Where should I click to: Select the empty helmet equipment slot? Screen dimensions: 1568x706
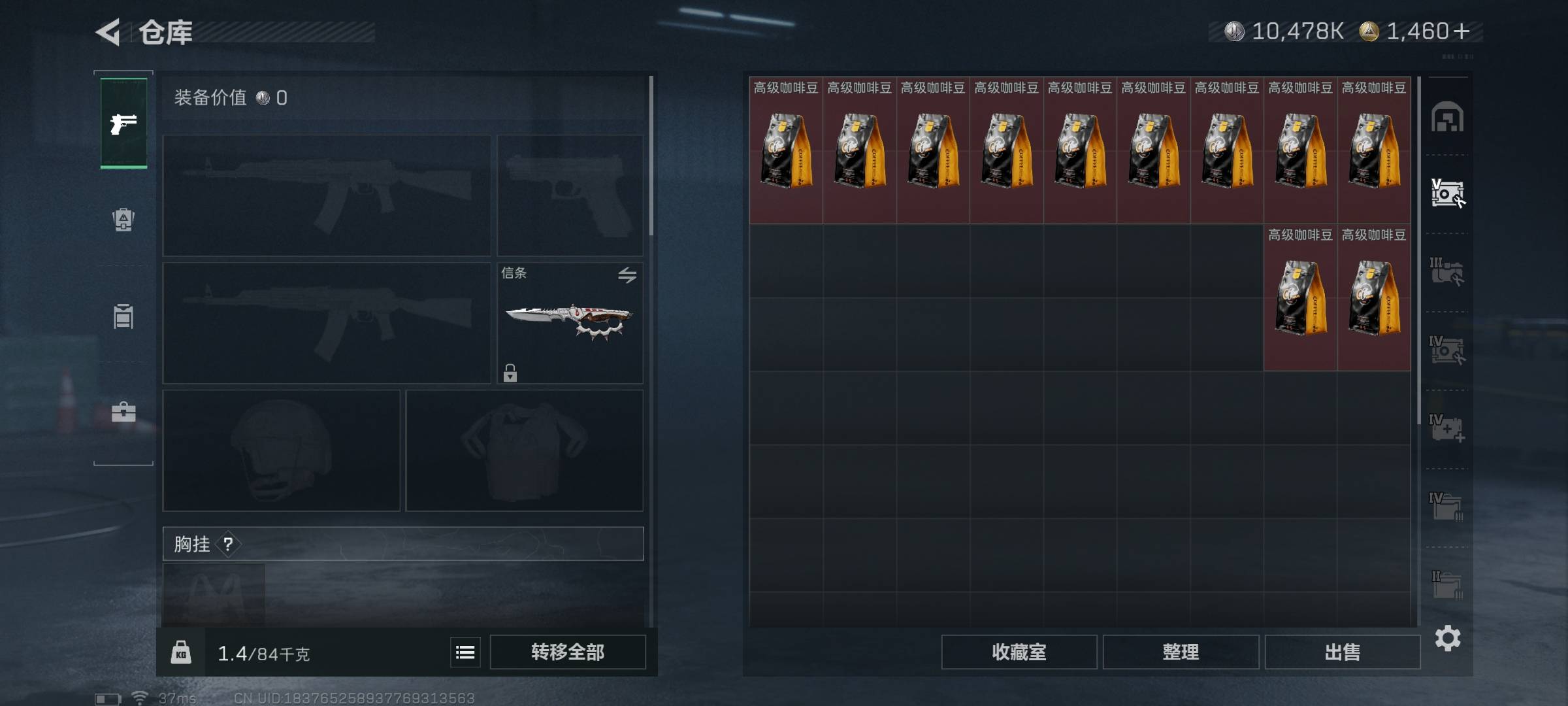click(x=281, y=450)
